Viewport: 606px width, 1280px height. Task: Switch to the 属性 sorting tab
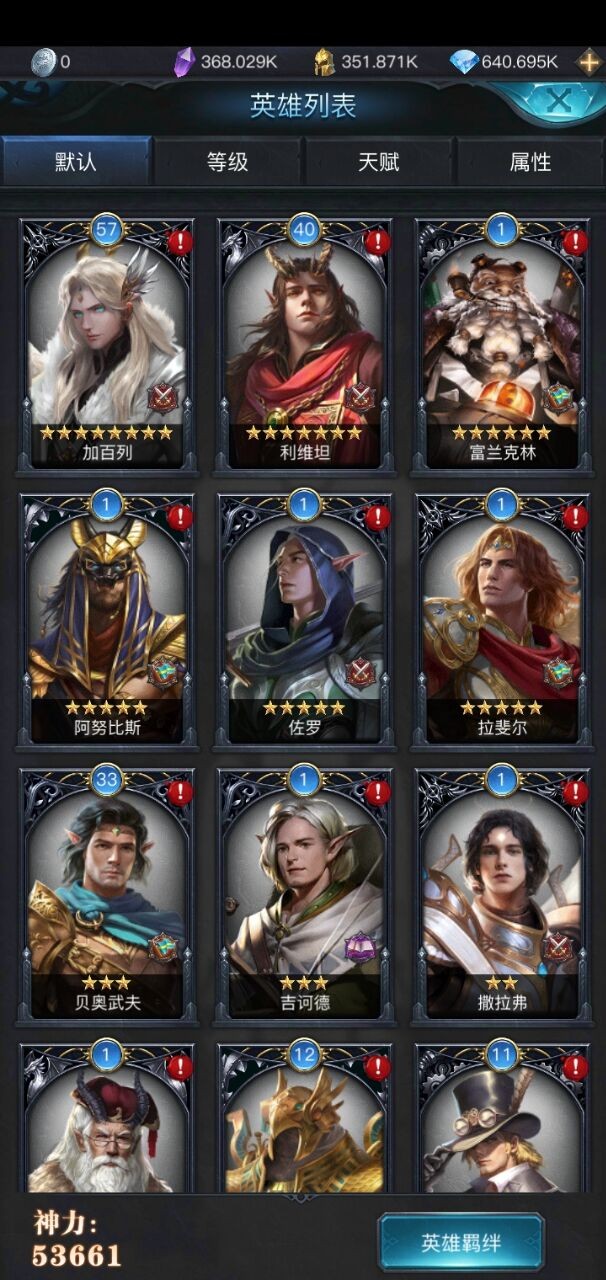pos(530,161)
